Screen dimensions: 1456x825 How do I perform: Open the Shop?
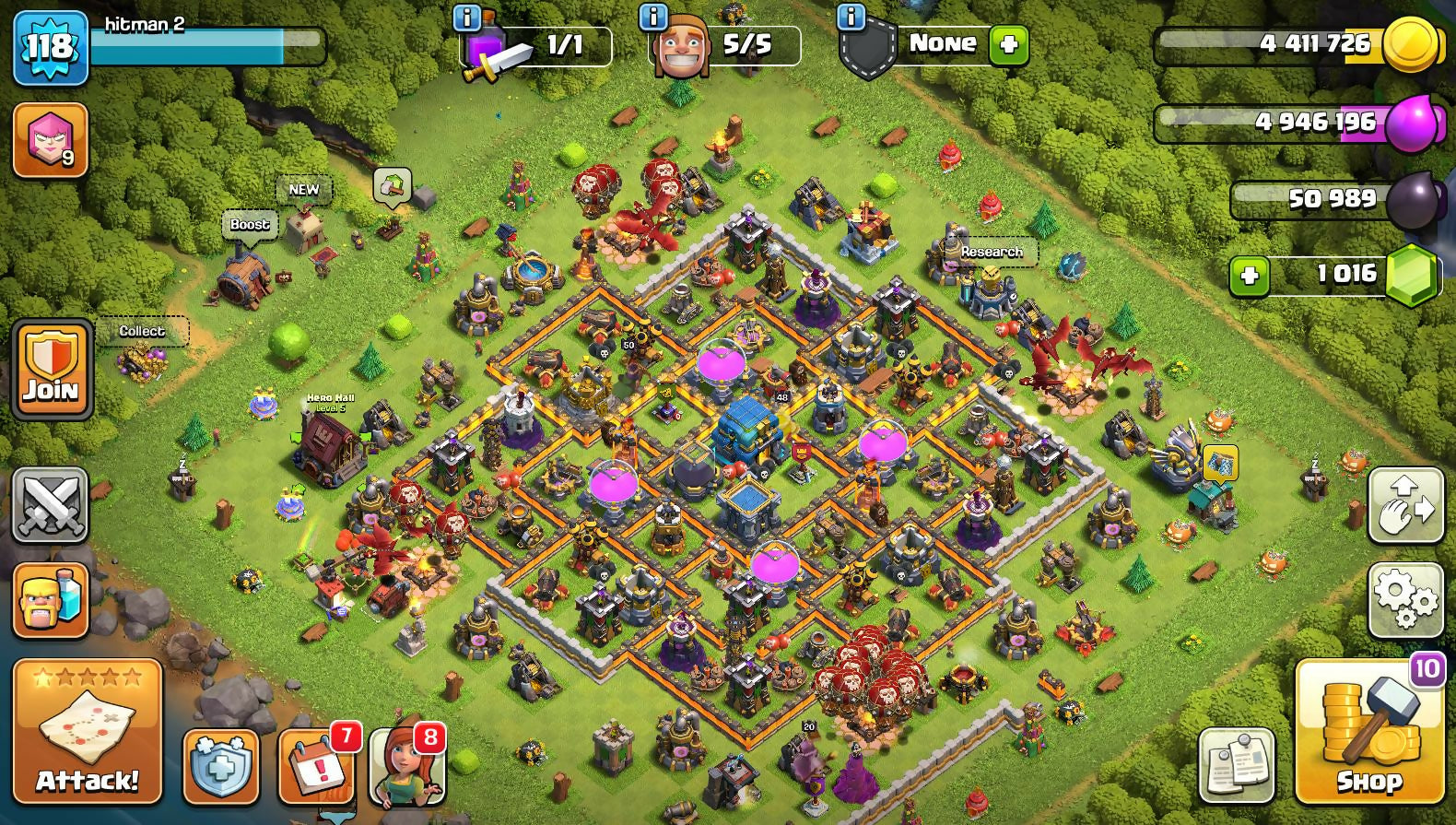(1368, 731)
